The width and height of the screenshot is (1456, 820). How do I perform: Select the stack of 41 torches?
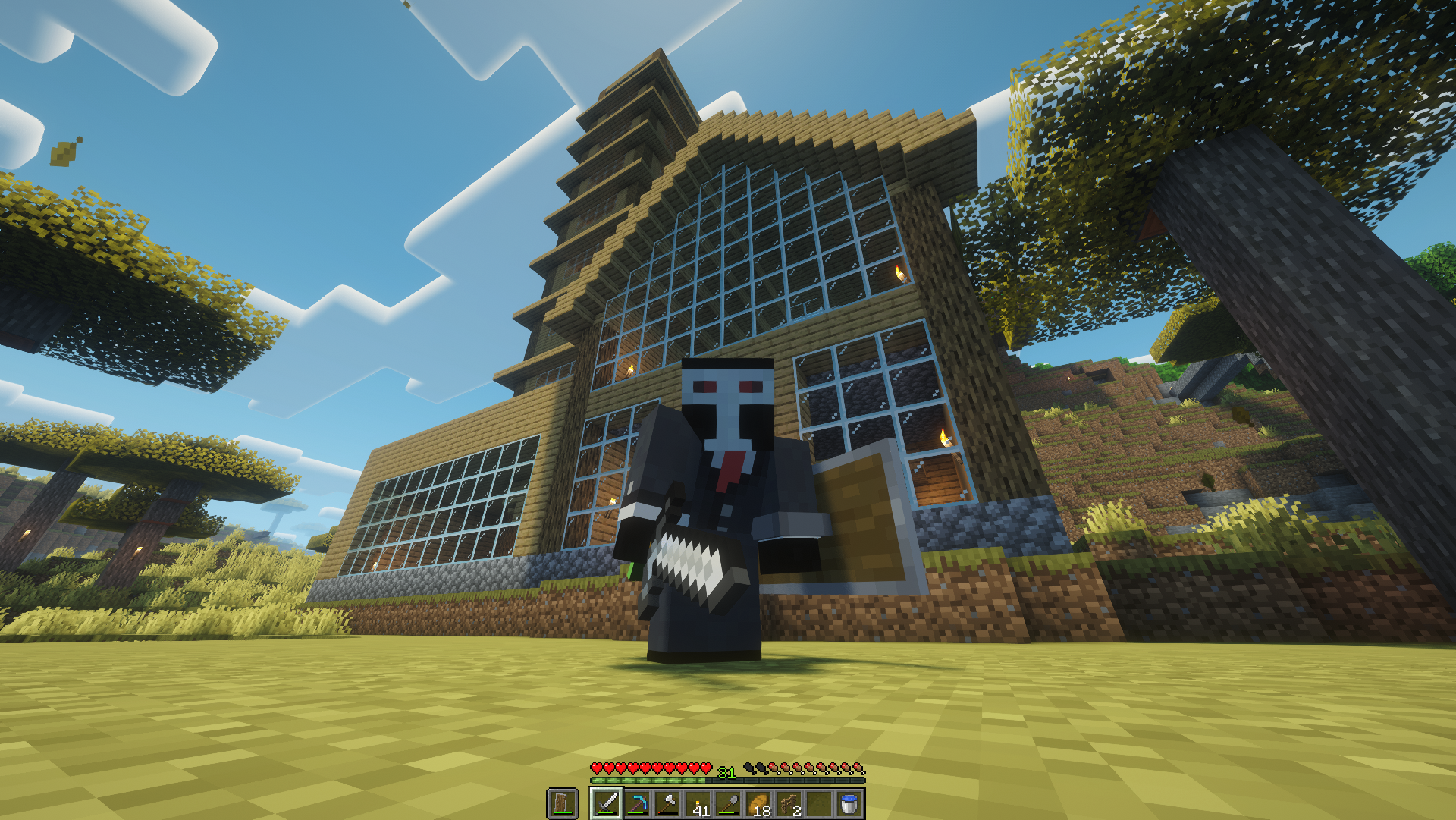coord(698,803)
